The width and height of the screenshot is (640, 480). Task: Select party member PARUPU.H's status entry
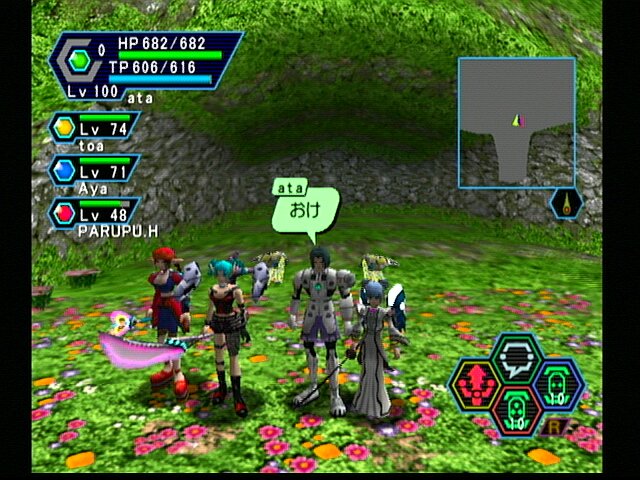94,212
